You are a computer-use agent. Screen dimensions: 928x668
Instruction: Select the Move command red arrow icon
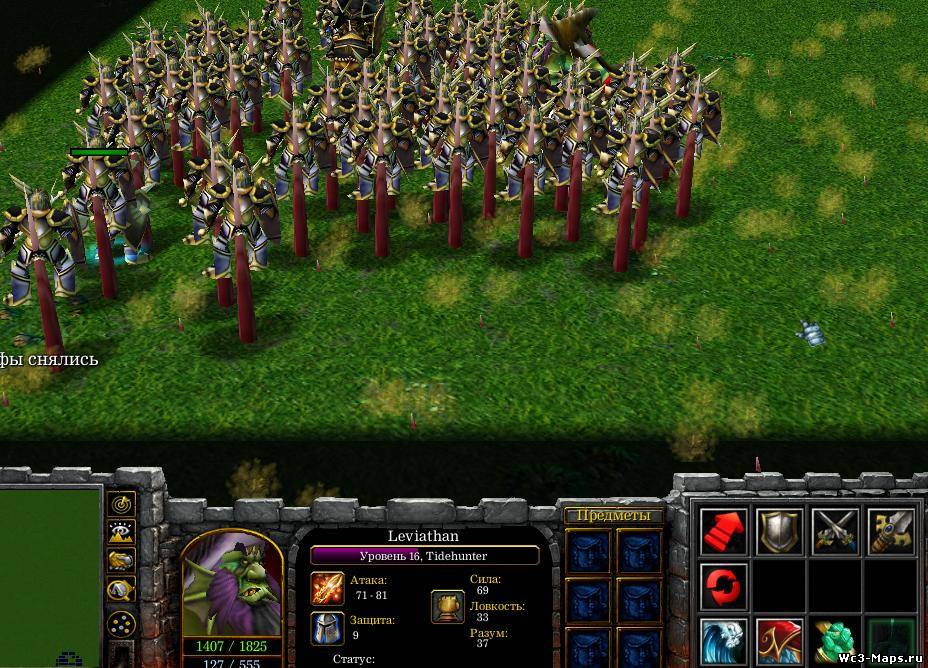coord(724,531)
